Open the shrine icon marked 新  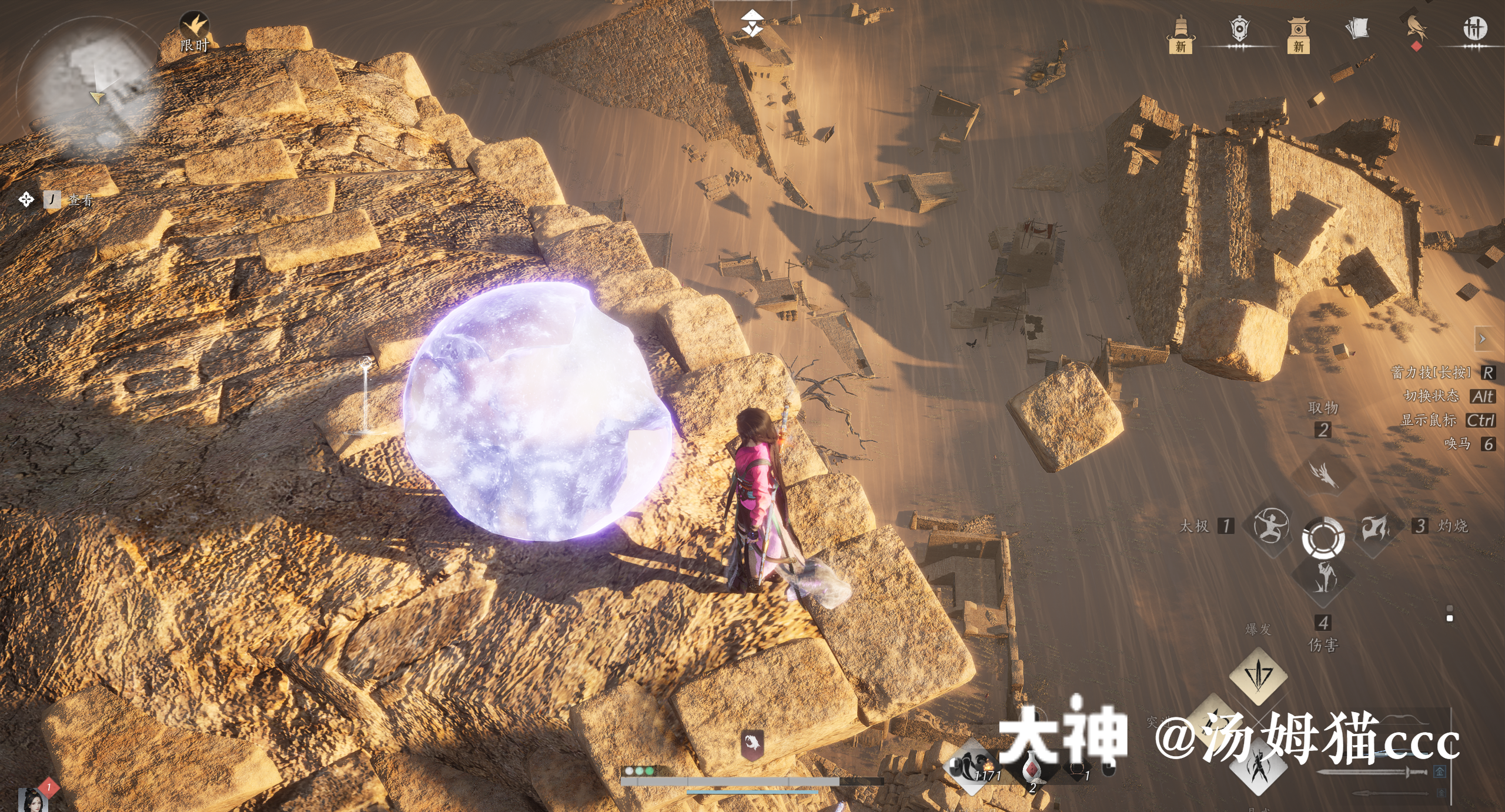click(x=1298, y=34)
